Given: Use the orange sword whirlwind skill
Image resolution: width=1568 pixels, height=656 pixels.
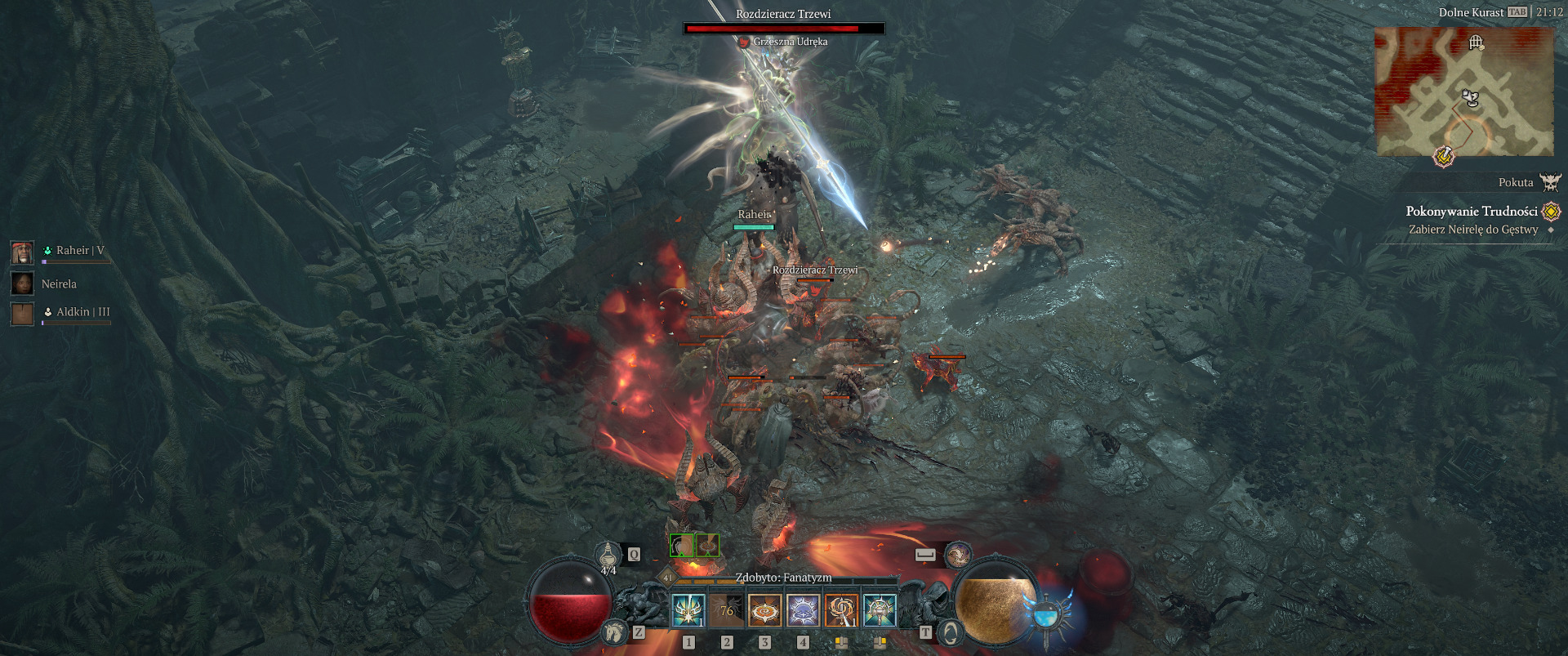Looking at the screenshot, I should click(x=841, y=610).
